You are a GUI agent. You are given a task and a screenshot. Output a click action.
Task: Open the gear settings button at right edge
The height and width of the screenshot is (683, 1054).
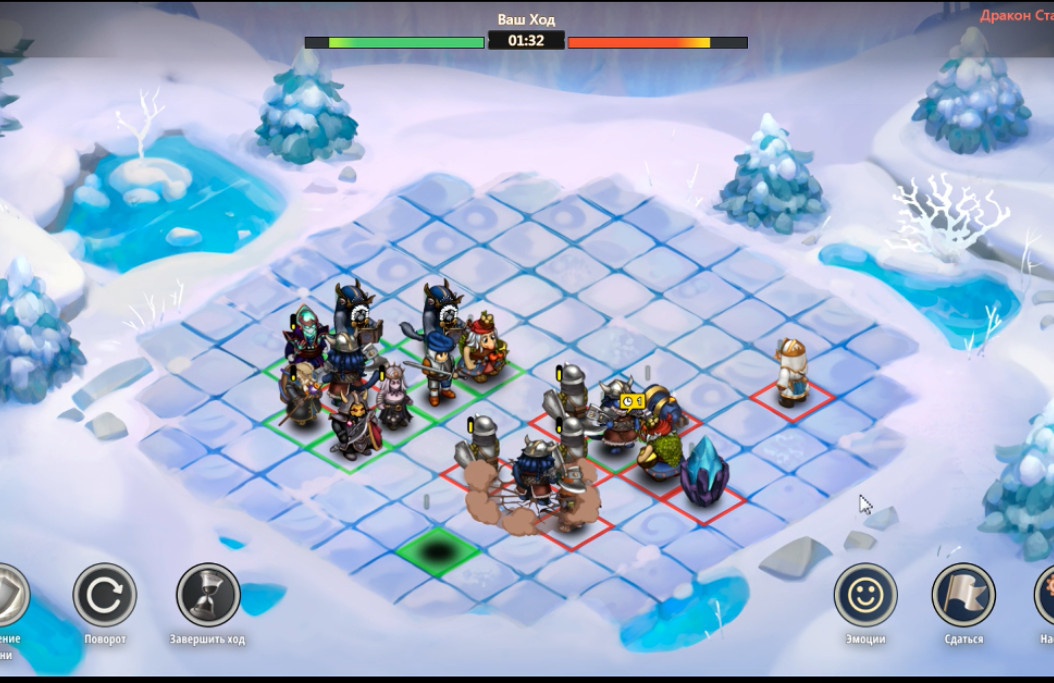click(1045, 594)
